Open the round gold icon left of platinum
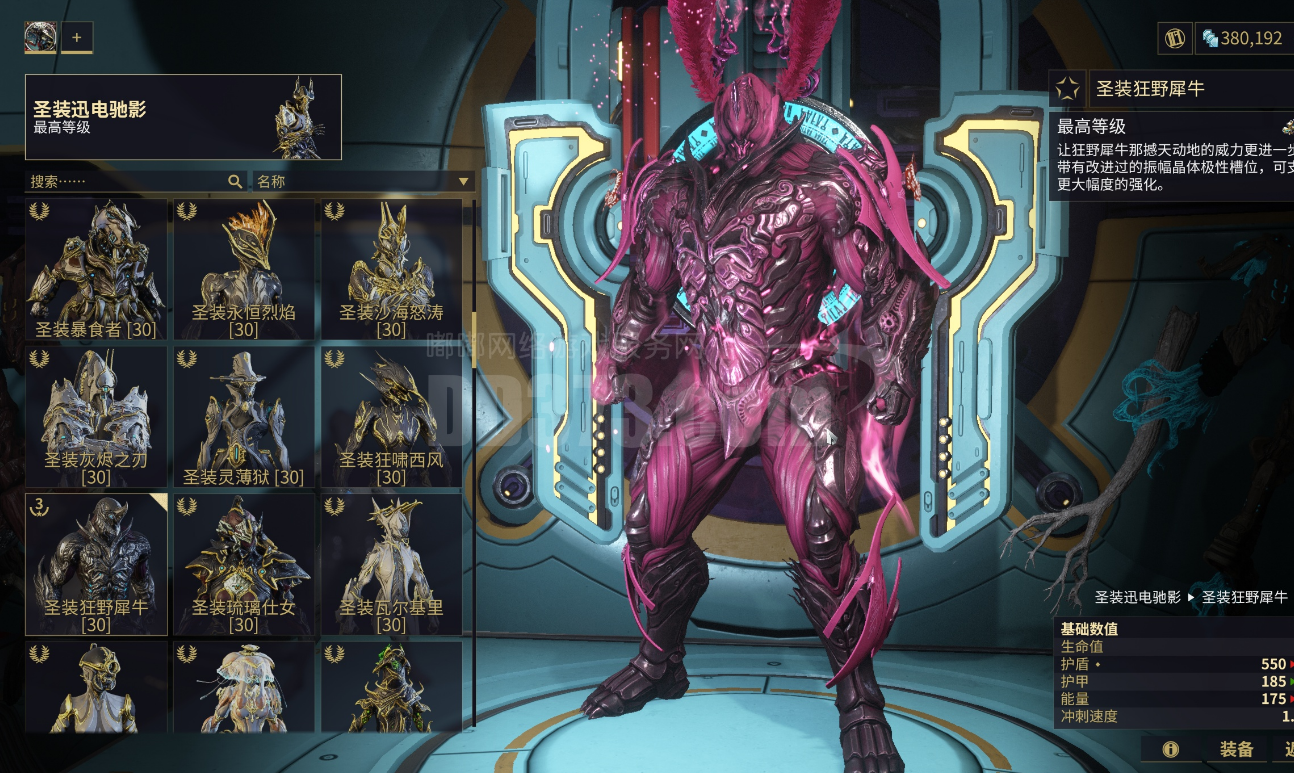 [x=1175, y=38]
